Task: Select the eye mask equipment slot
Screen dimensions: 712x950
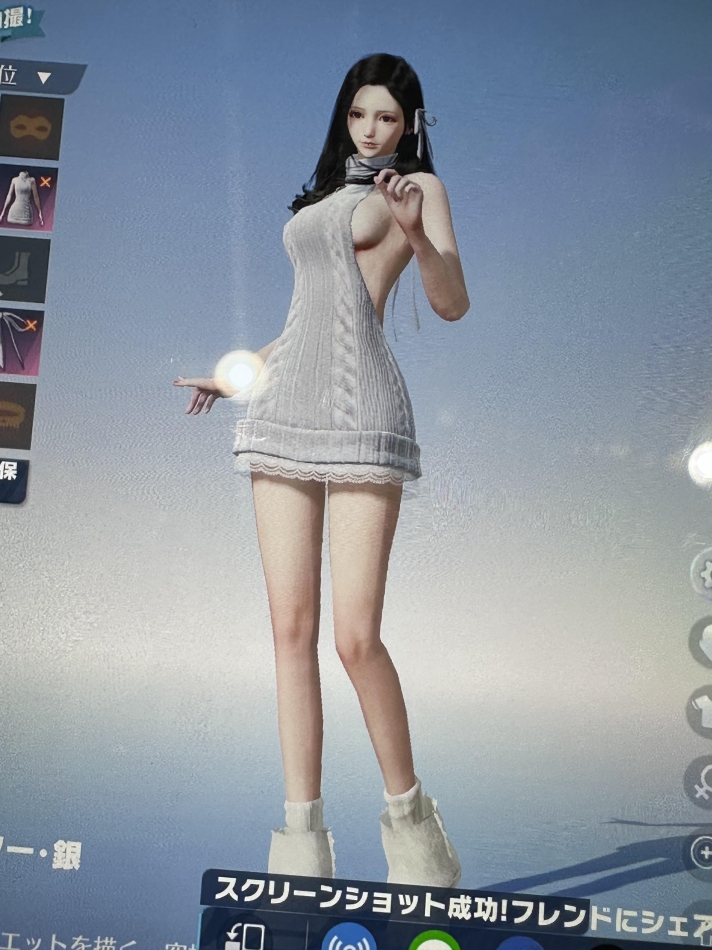Action: 28,127
